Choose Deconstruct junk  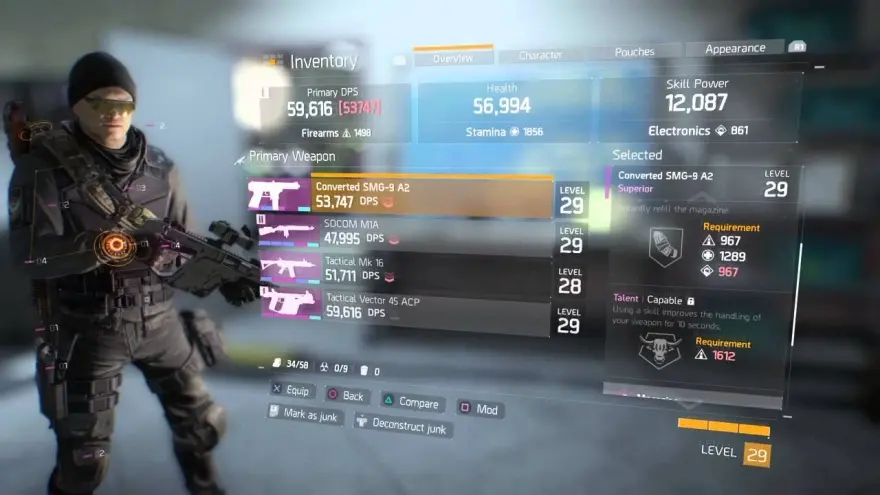(403, 425)
